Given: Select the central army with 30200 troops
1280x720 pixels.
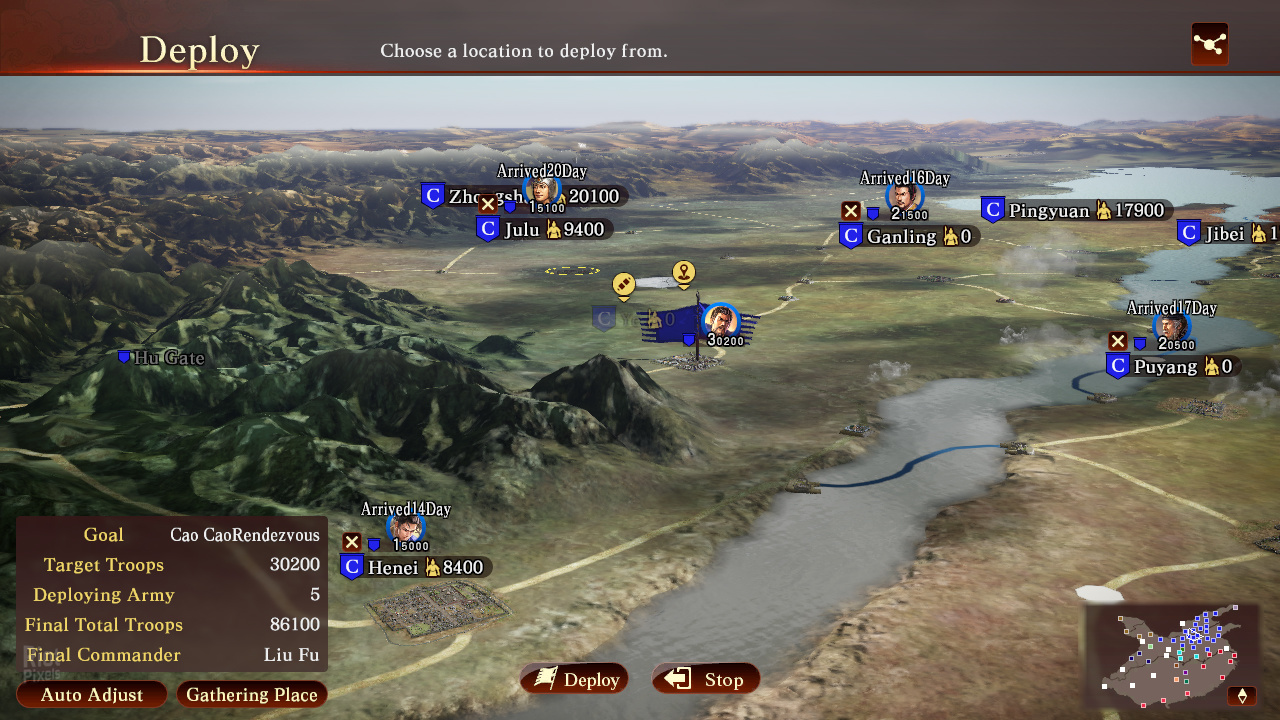Looking at the screenshot, I should (x=720, y=323).
